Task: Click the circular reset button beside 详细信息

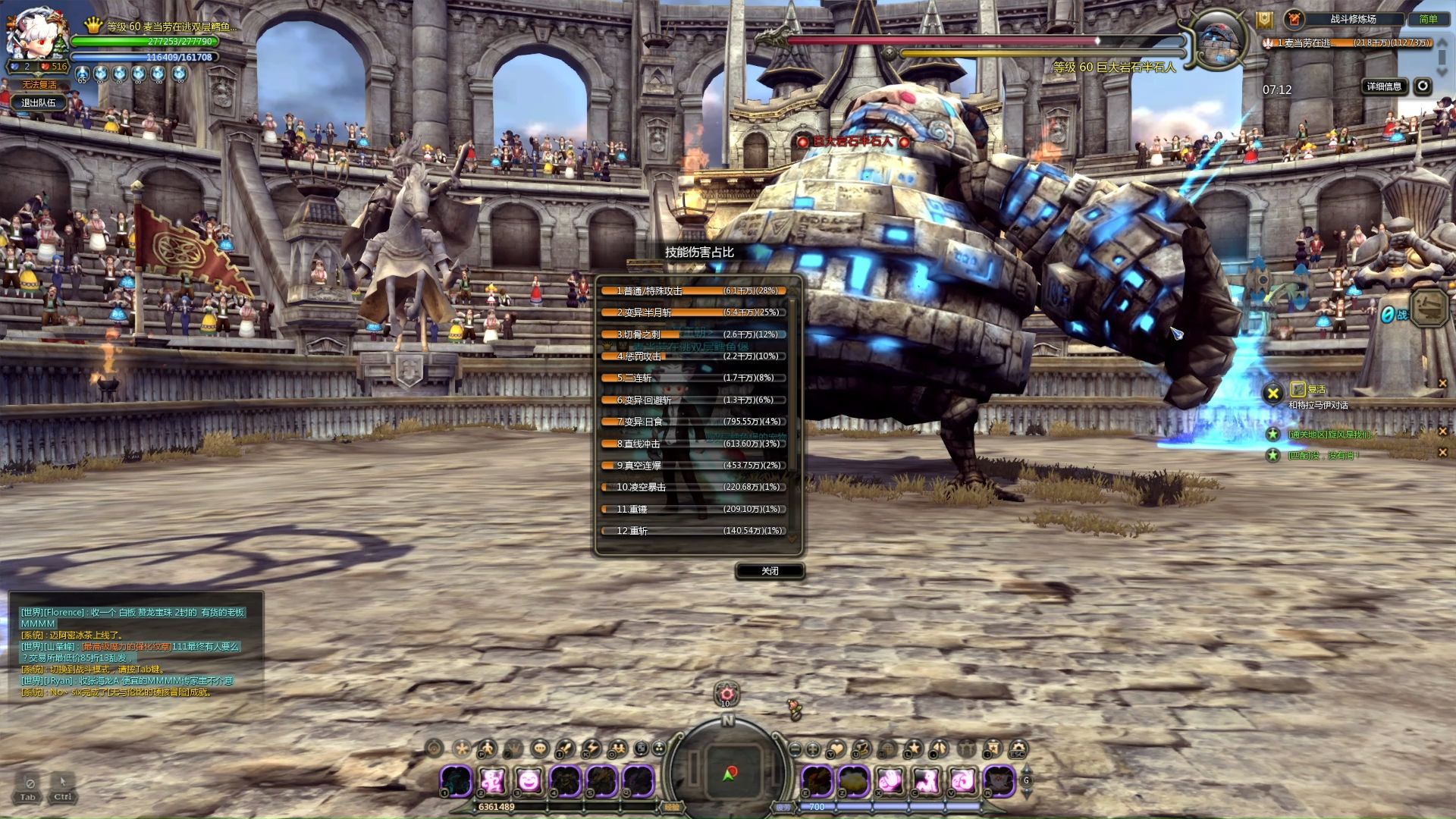Action: [x=1423, y=86]
